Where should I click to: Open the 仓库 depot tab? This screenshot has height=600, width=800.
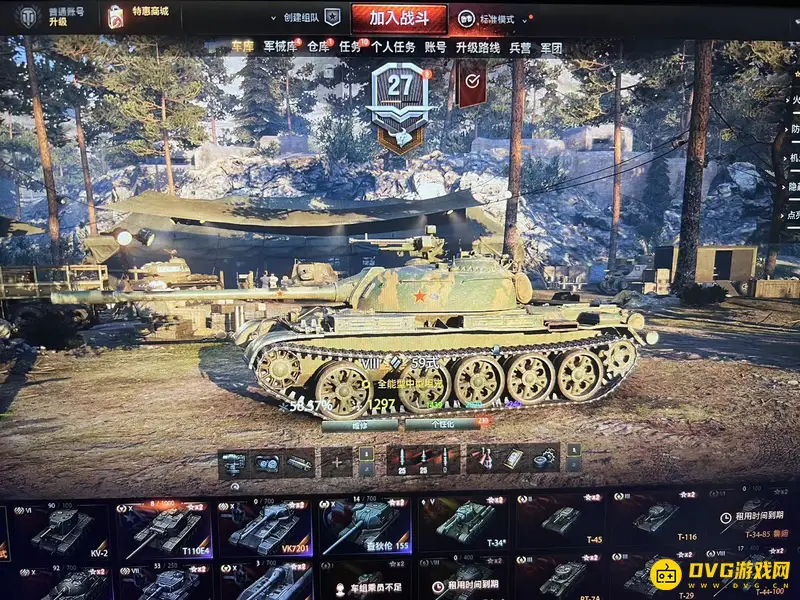[318, 47]
